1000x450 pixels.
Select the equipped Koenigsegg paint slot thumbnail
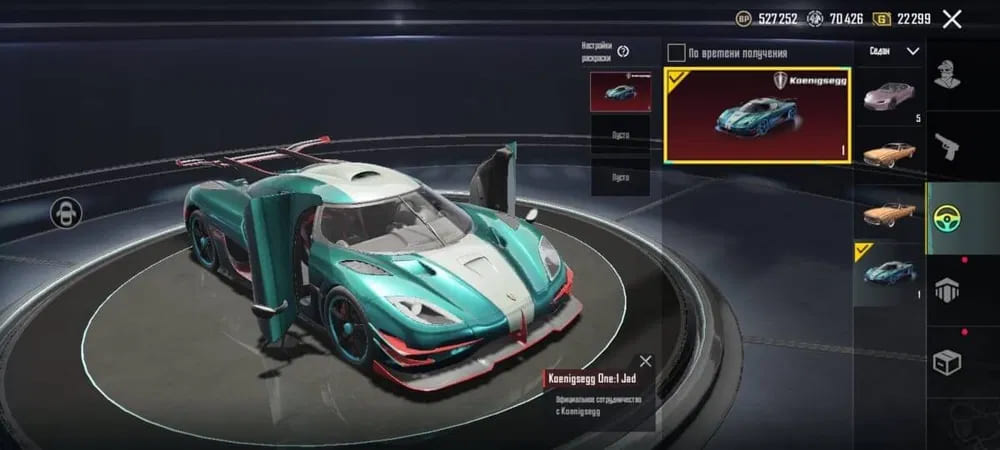620,92
